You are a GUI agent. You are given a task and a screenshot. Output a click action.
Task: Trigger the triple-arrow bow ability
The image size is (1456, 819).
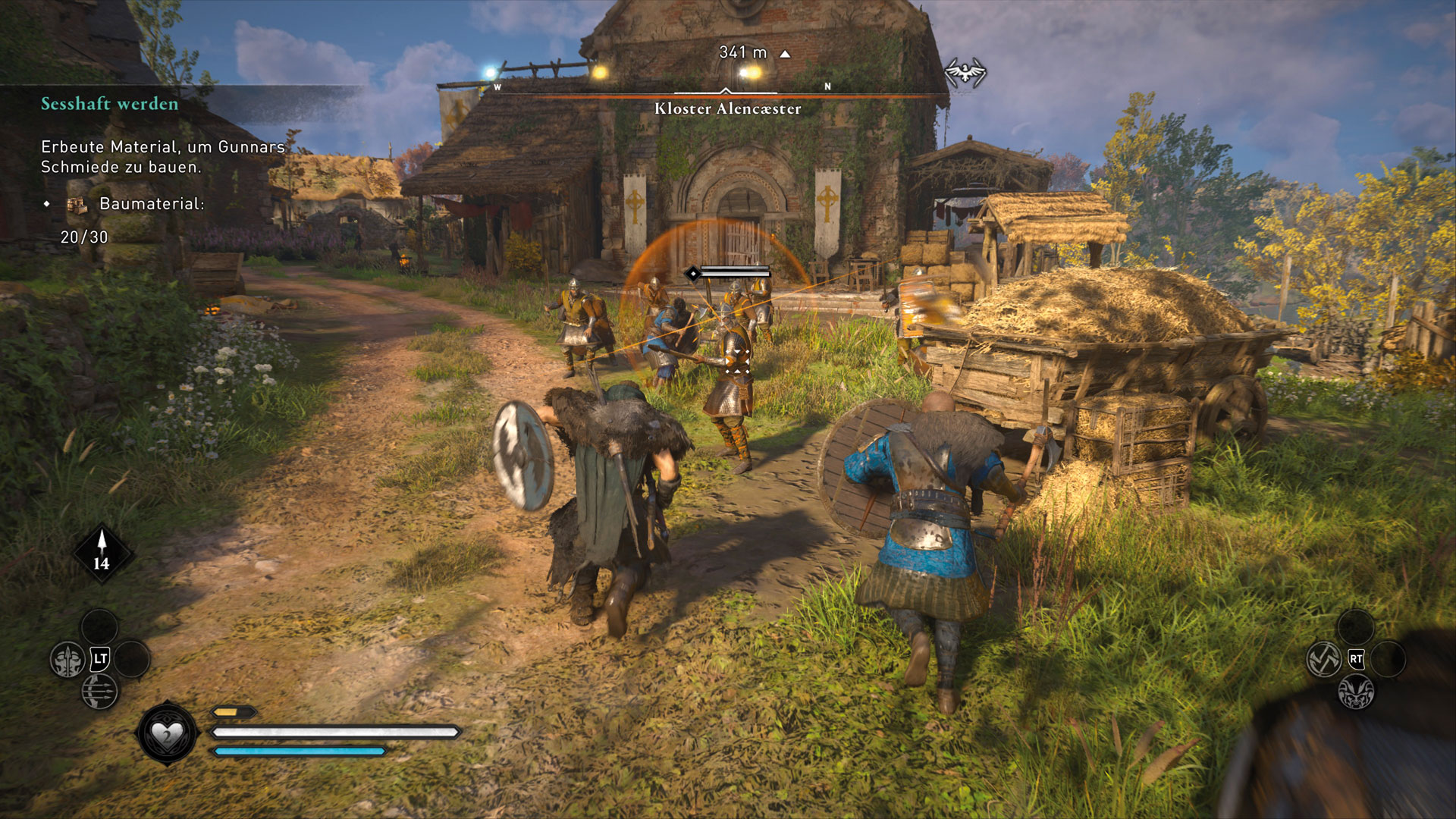pos(99,691)
